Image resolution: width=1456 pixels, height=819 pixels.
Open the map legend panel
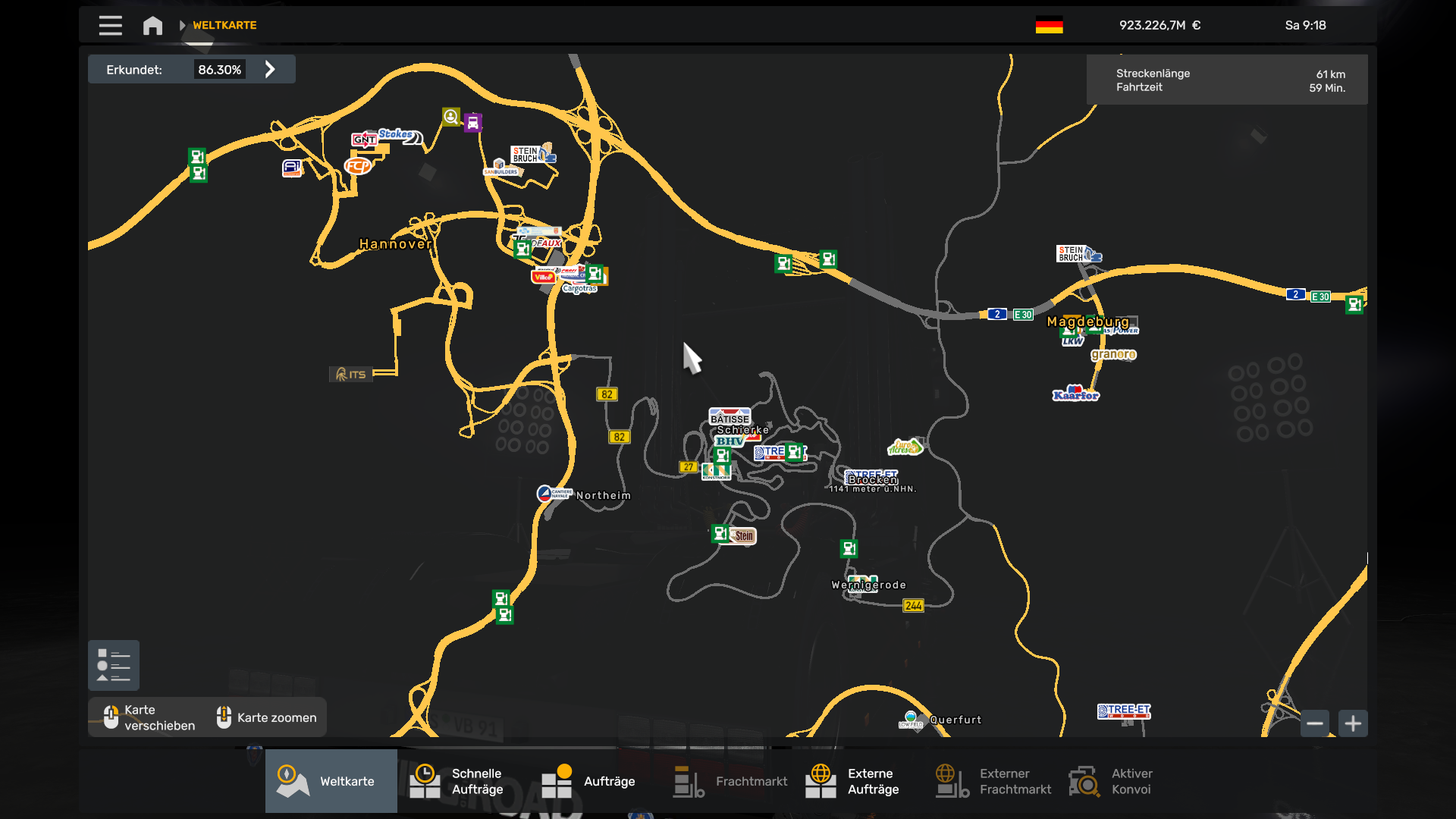(114, 665)
